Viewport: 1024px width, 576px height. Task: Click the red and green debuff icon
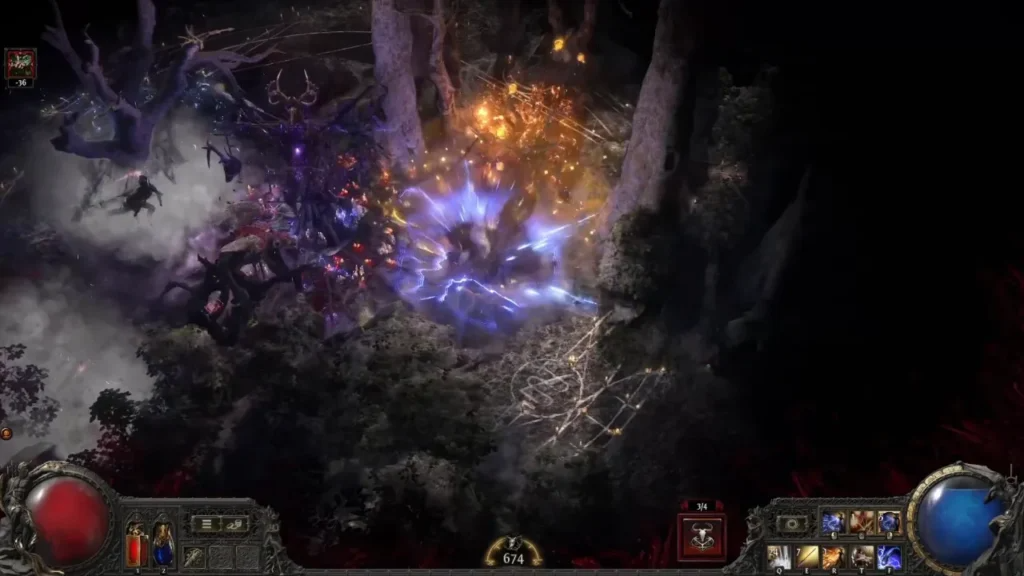click(20, 64)
